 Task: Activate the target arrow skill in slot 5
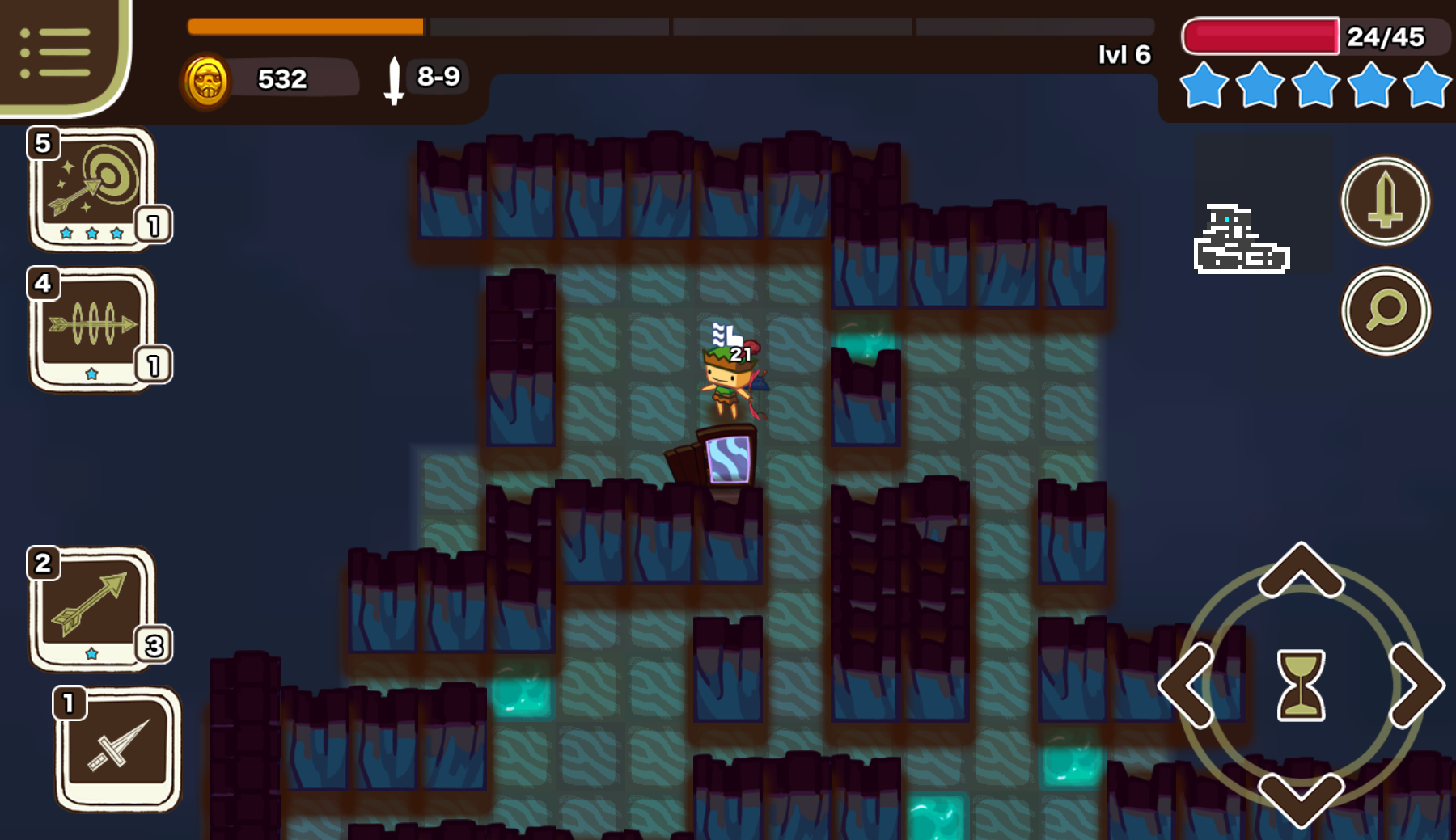click(x=93, y=188)
